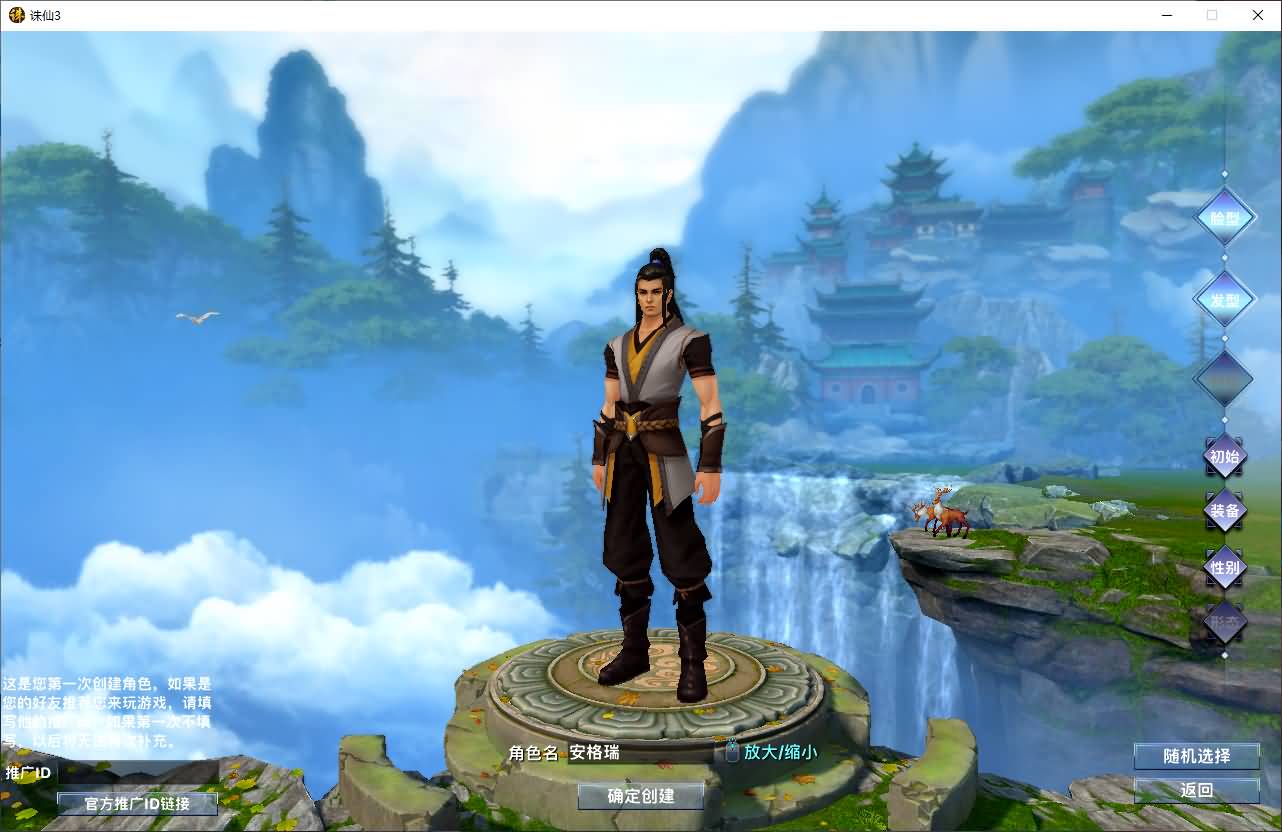Viewport: 1282px width, 832px height.
Task: Confirm creation with 确定创建
Action: point(641,796)
